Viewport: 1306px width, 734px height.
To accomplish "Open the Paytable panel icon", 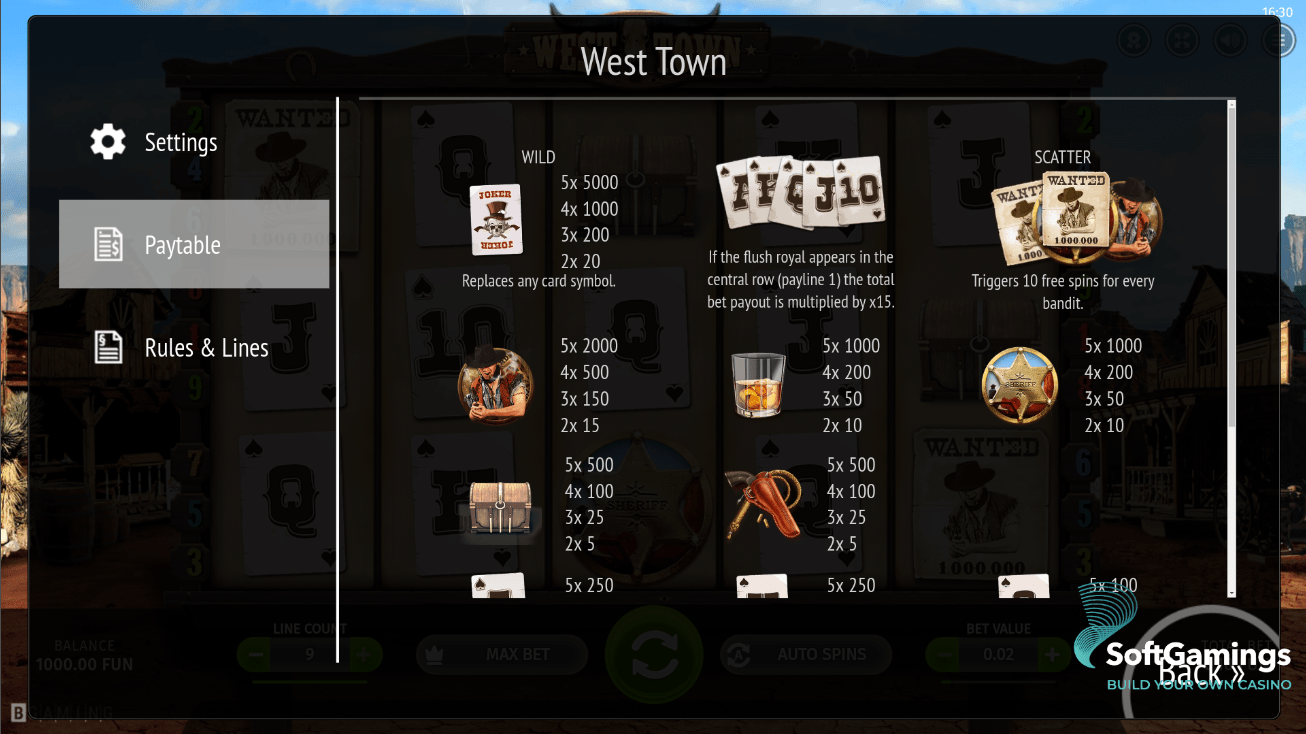I will coord(108,243).
